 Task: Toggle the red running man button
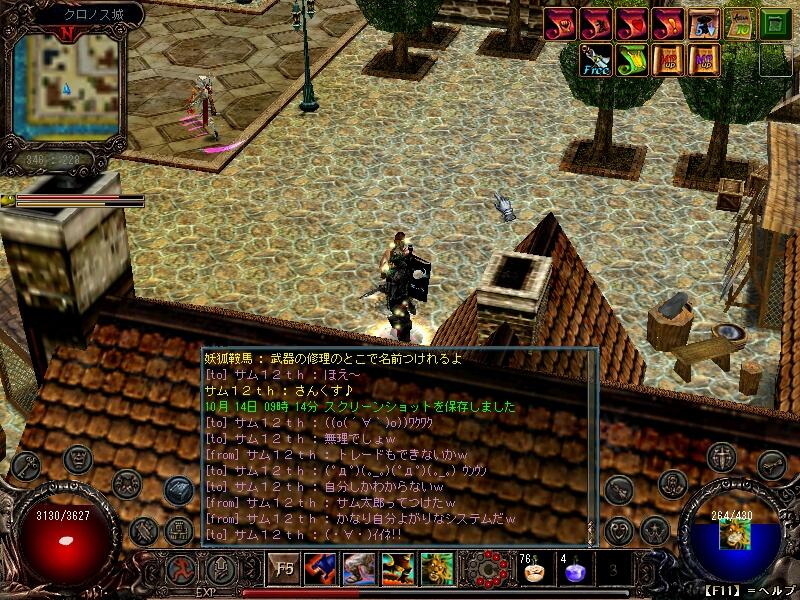point(181,570)
